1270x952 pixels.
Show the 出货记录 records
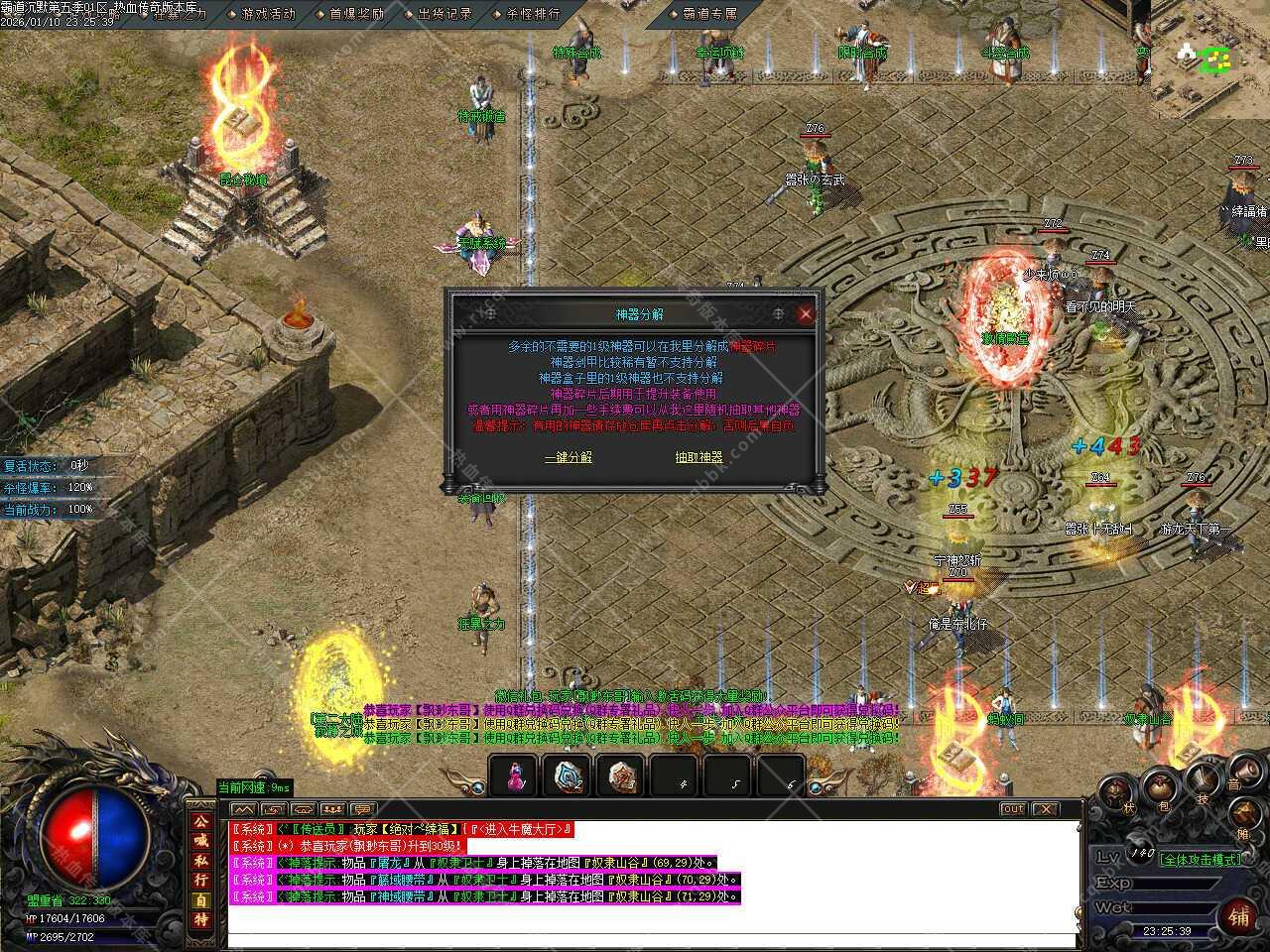444,14
